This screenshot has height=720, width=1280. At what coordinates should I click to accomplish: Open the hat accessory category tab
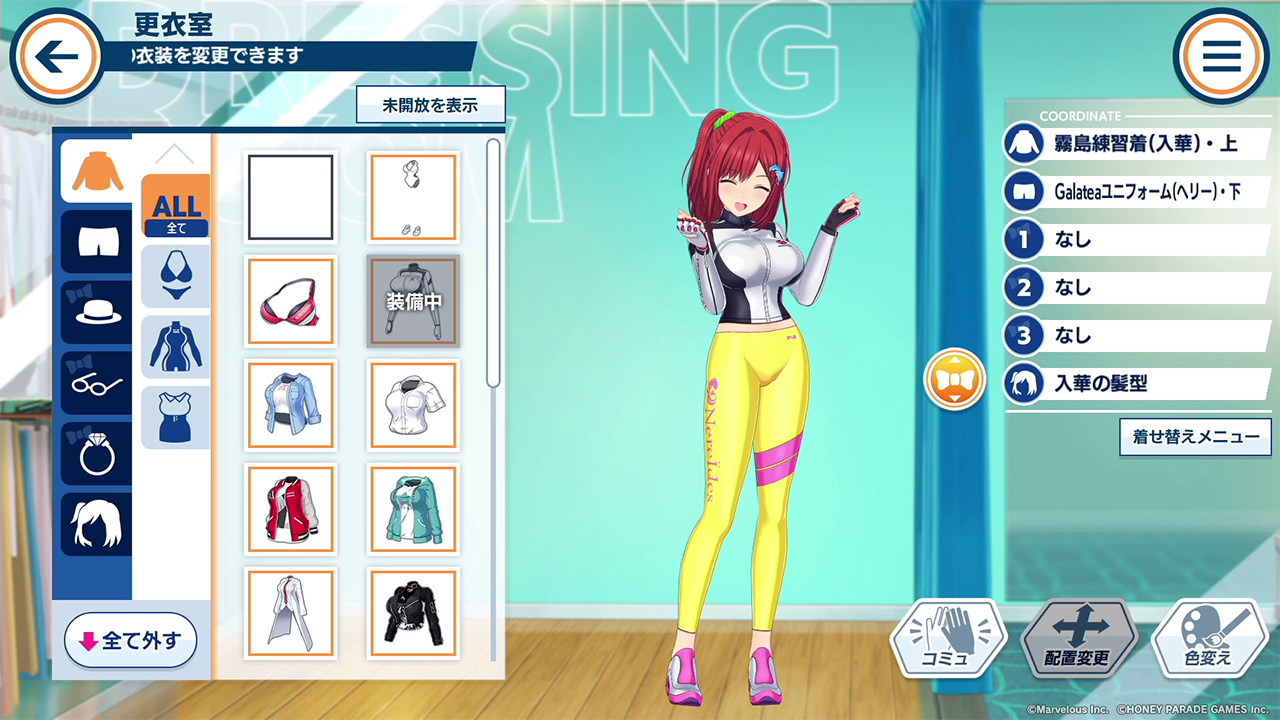click(97, 311)
